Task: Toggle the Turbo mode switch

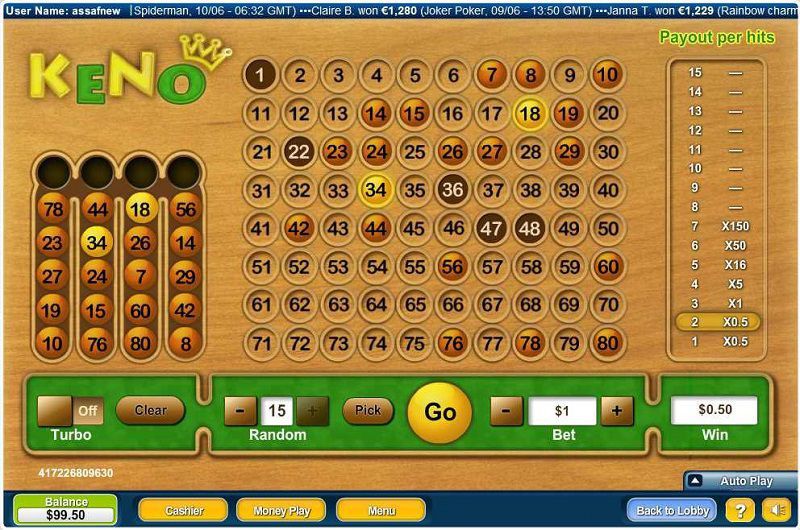Action: 70,411
